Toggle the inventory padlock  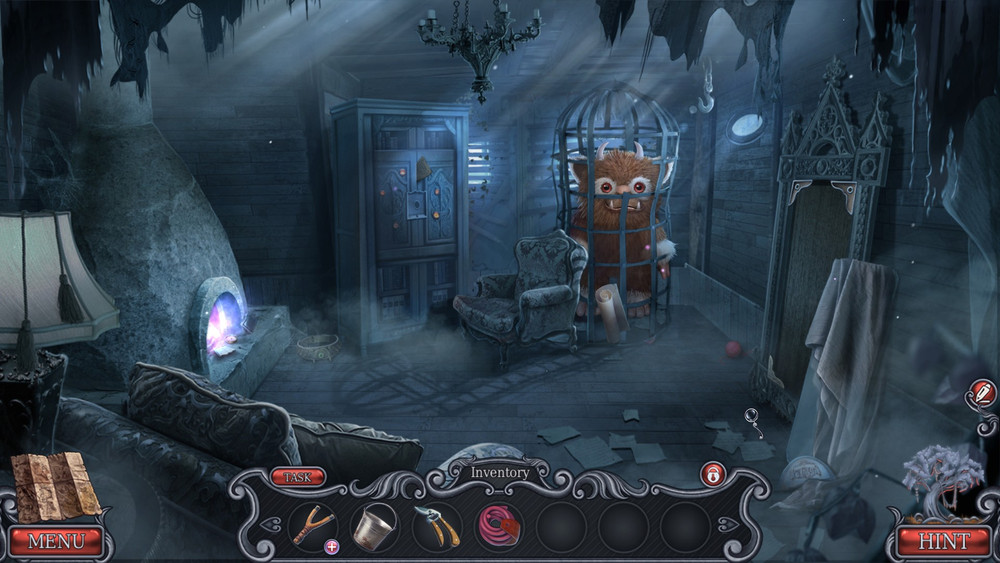point(712,474)
